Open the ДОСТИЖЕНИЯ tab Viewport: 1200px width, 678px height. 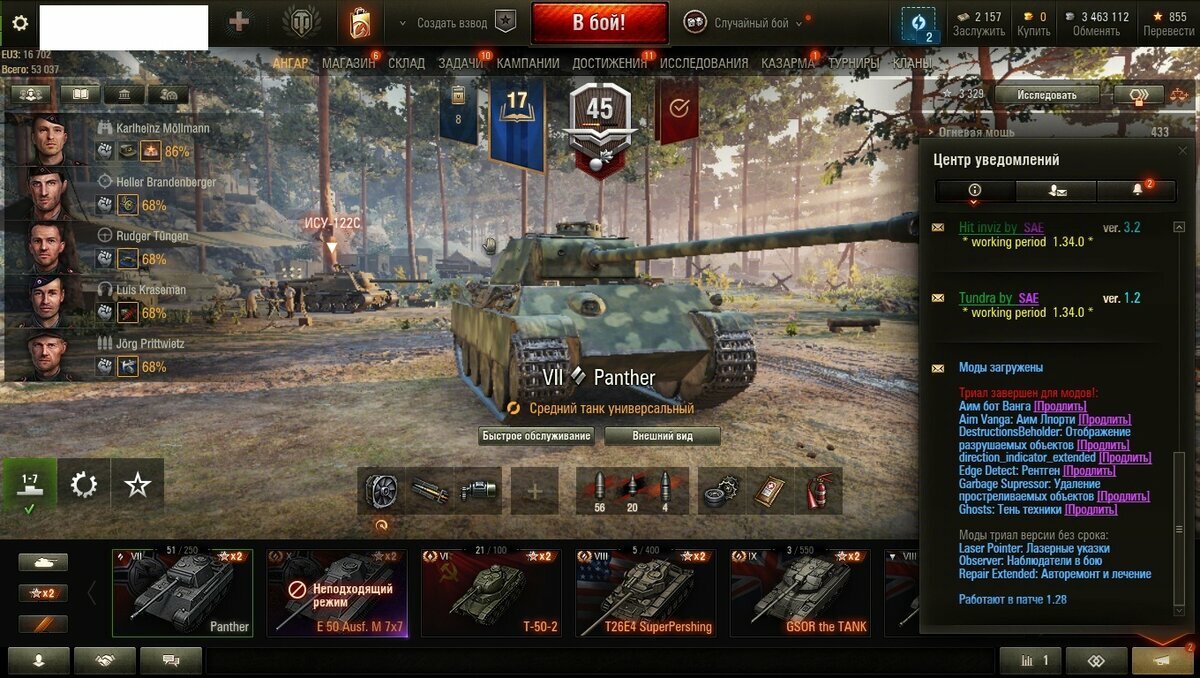pyautogui.click(x=610, y=63)
